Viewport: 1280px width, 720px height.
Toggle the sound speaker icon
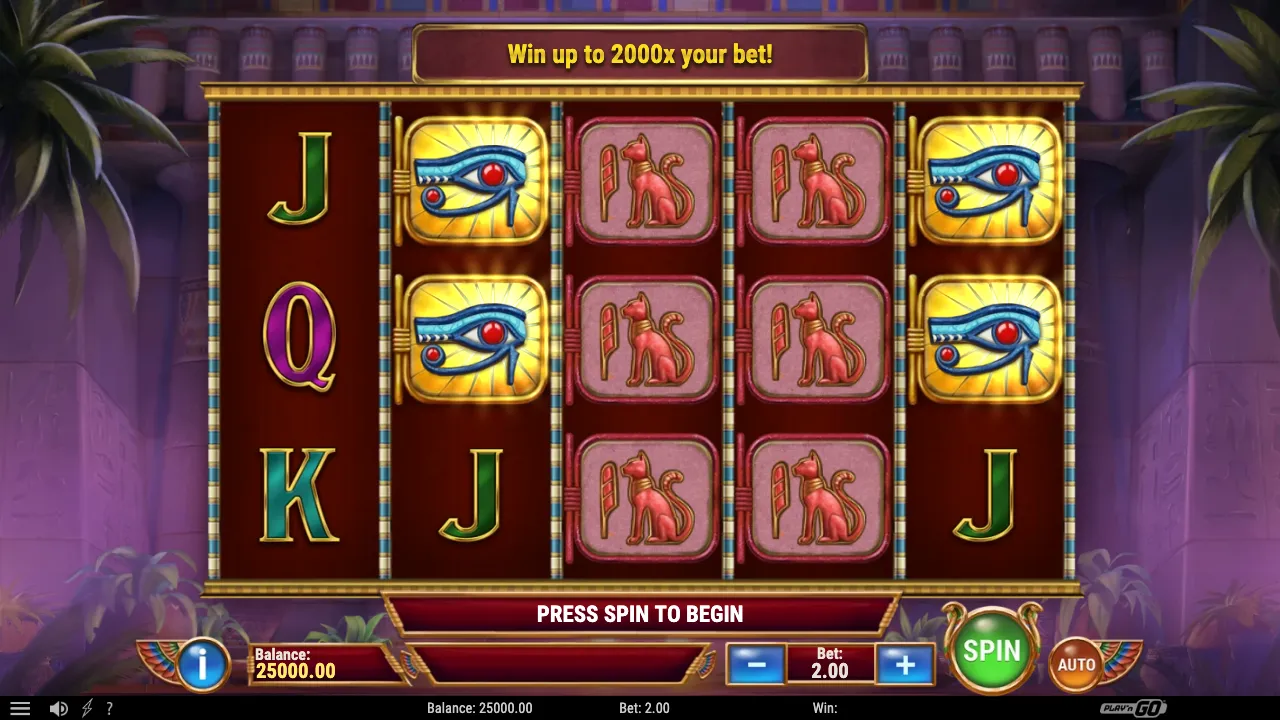[x=59, y=708]
